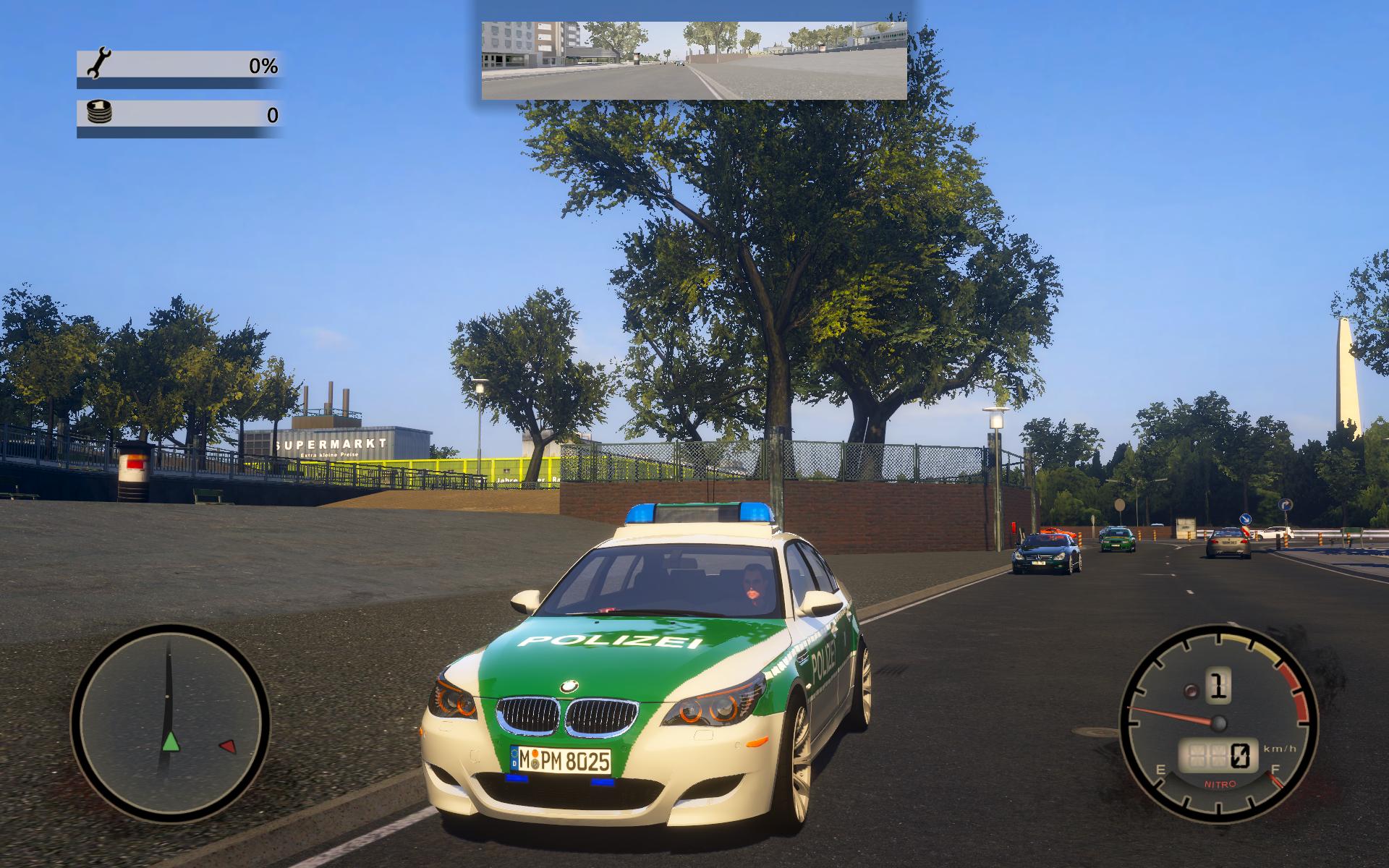Select the red target marker on minimap
The width and height of the screenshot is (1389, 868).
pos(228,746)
